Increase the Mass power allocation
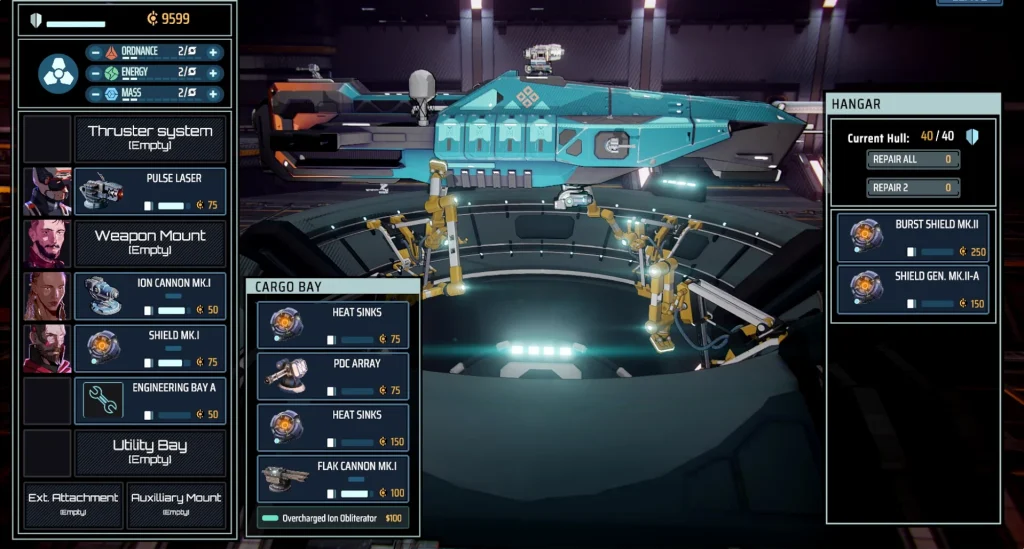Image resolution: width=1024 pixels, height=549 pixels. click(x=213, y=94)
